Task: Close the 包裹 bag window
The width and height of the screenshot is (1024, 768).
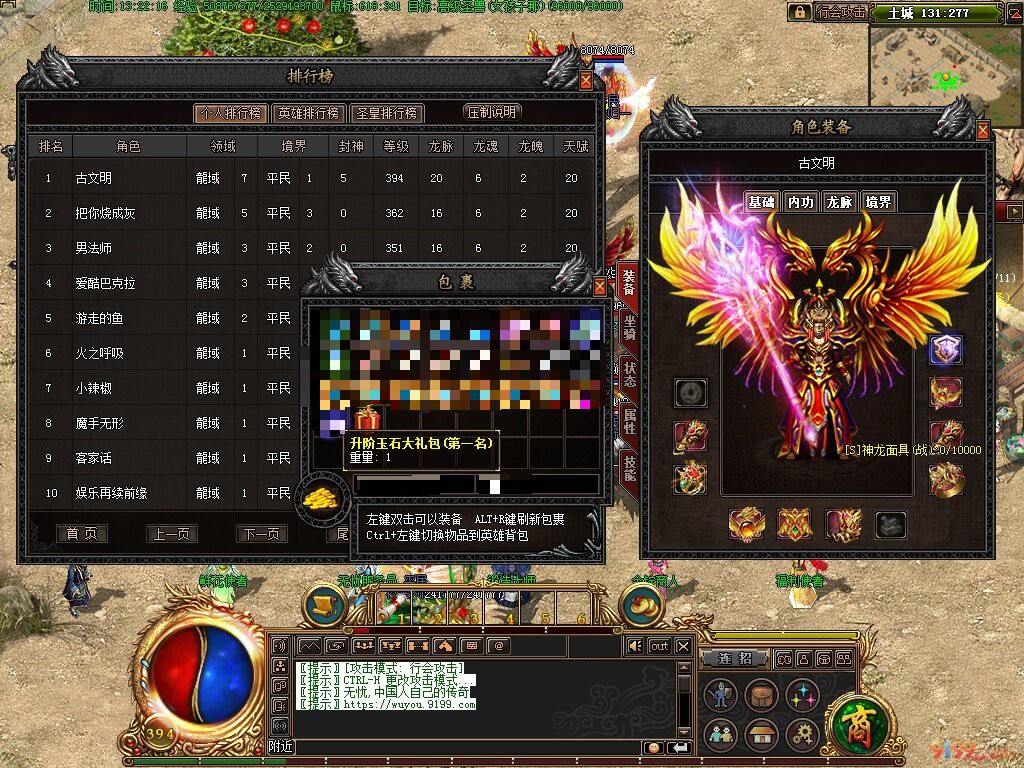Action: [600, 287]
